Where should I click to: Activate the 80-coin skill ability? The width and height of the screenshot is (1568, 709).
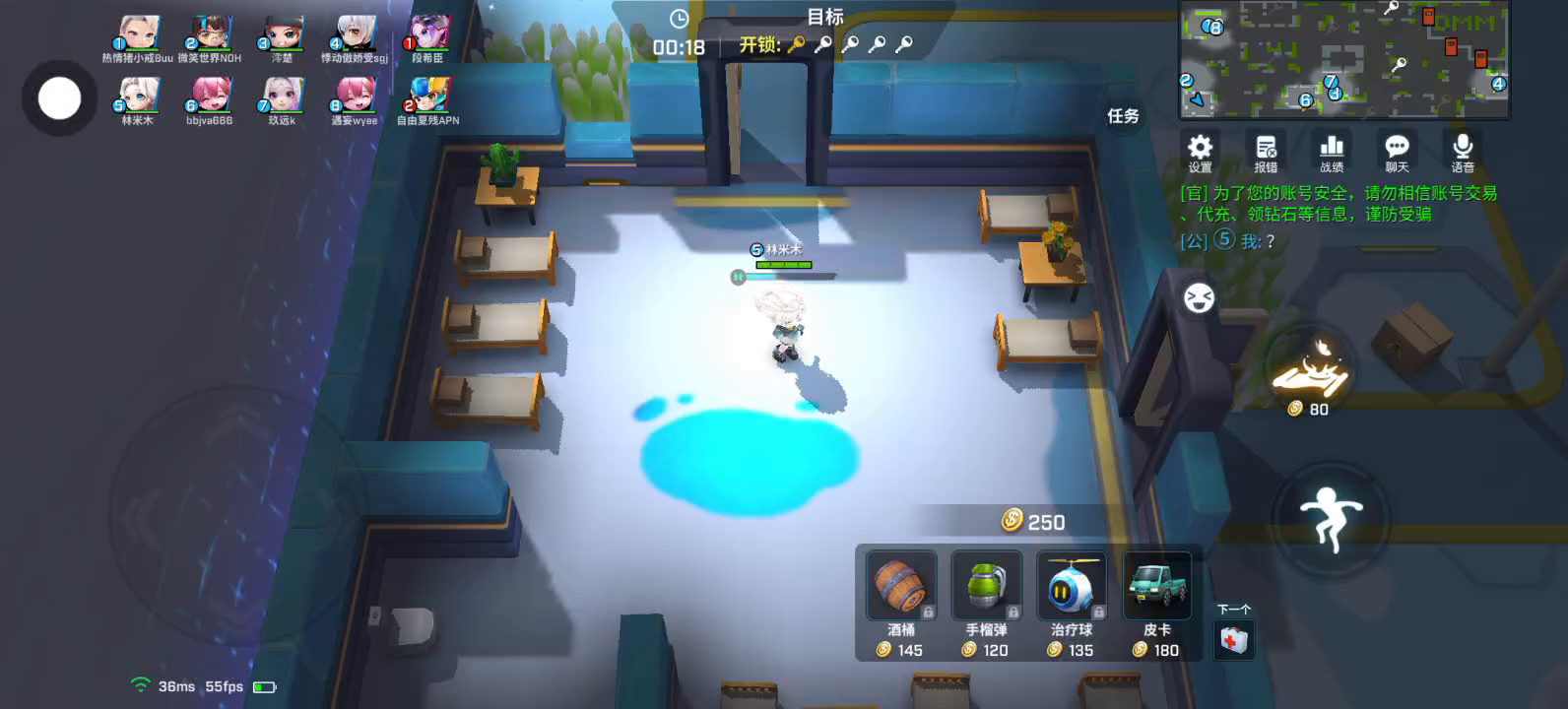point(1308,369)
